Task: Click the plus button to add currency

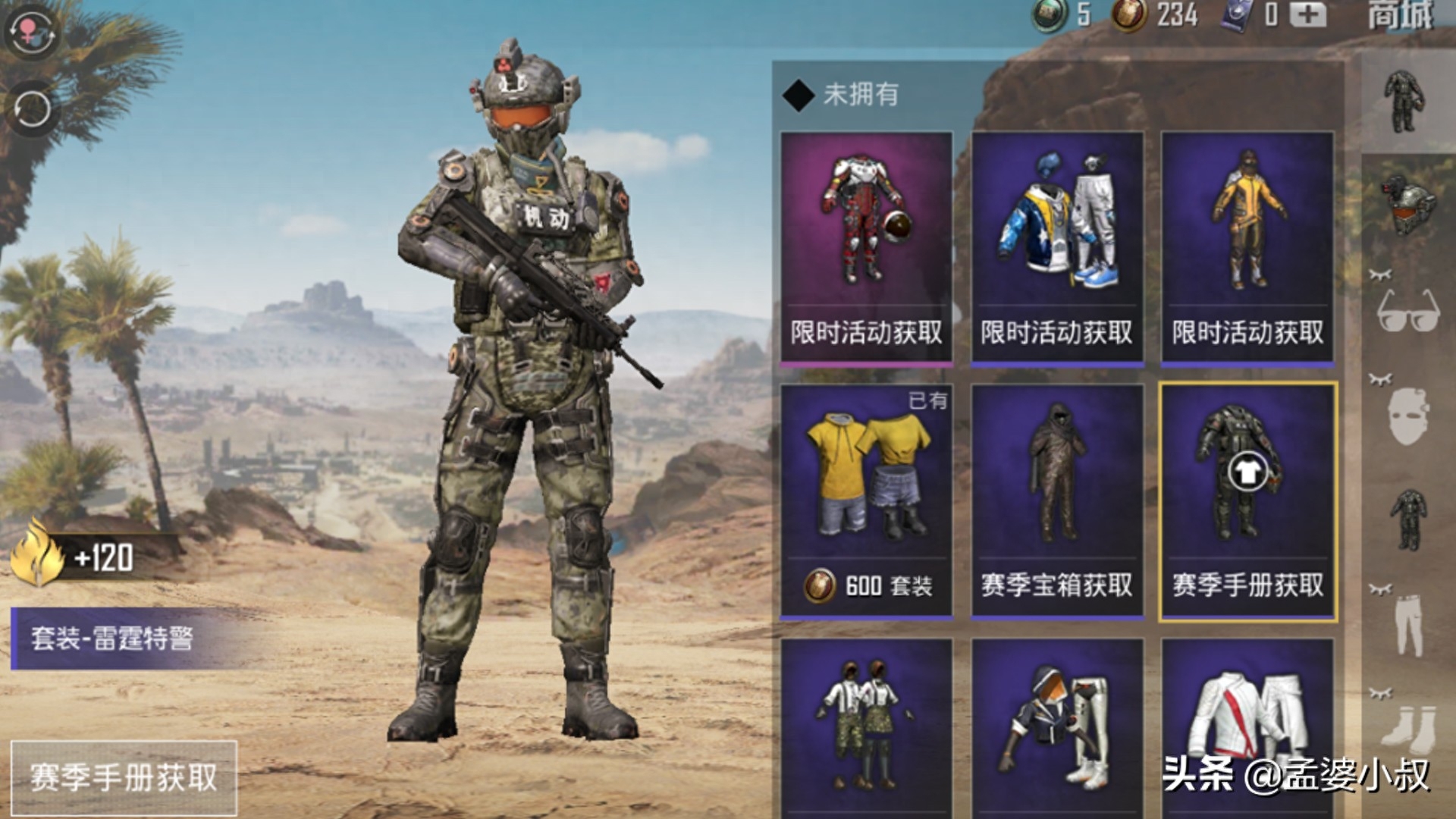Action: click(1309, 14)
